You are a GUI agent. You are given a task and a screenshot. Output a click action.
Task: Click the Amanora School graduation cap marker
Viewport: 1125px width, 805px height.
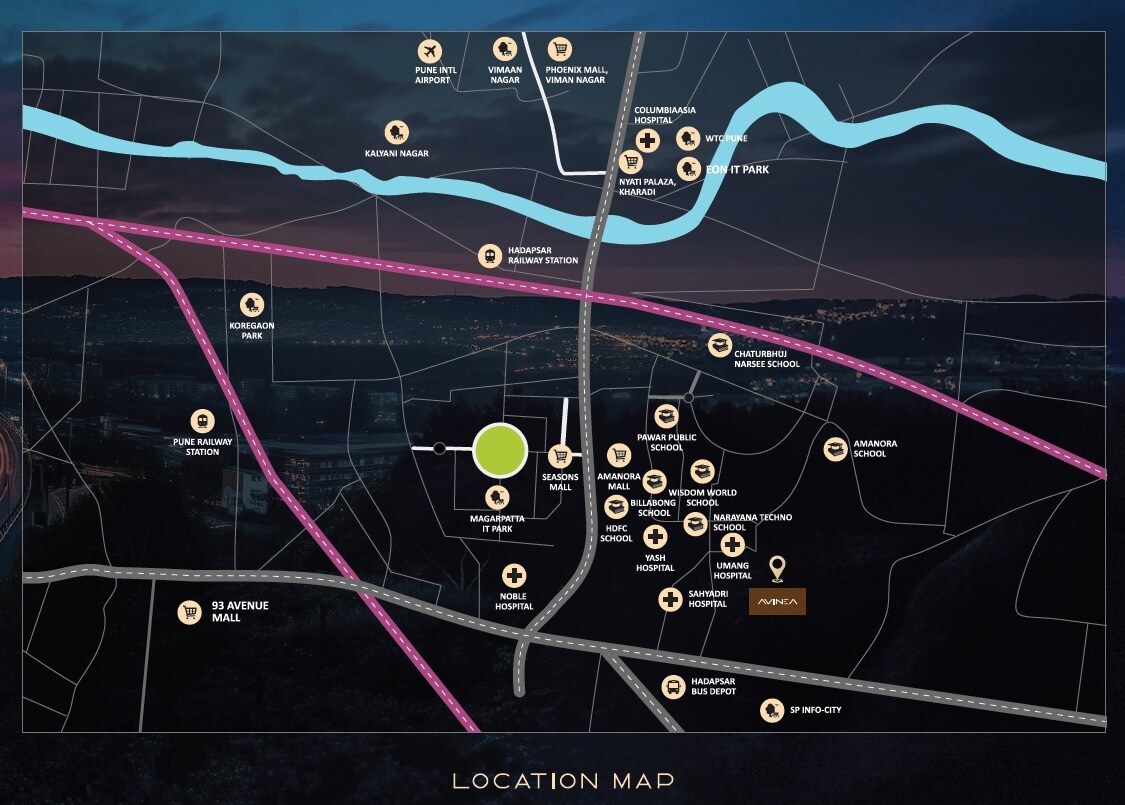tap(835, 449)
